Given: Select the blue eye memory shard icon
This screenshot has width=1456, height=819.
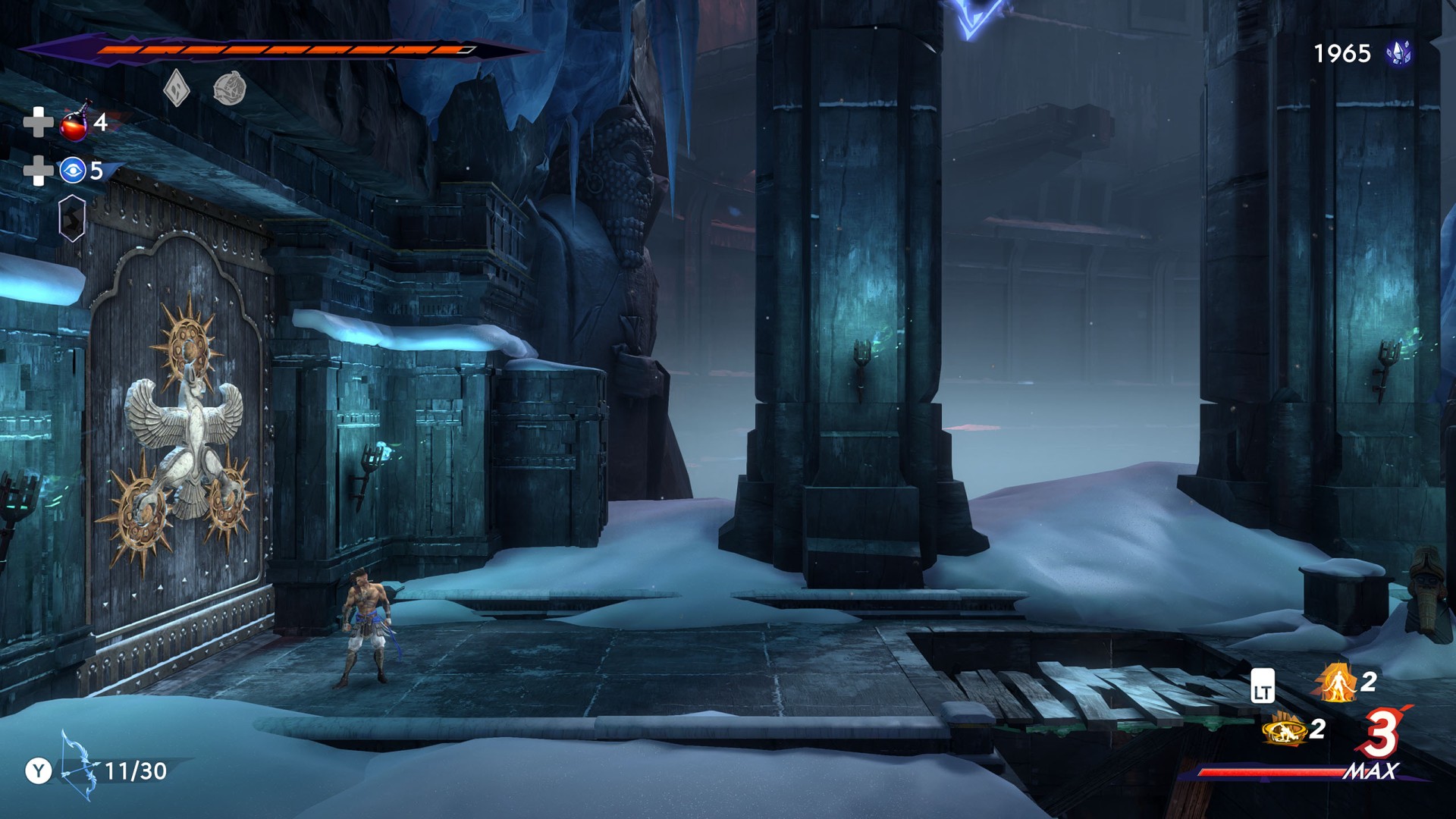Looking at the screenshot, I should tap(73, 171).
